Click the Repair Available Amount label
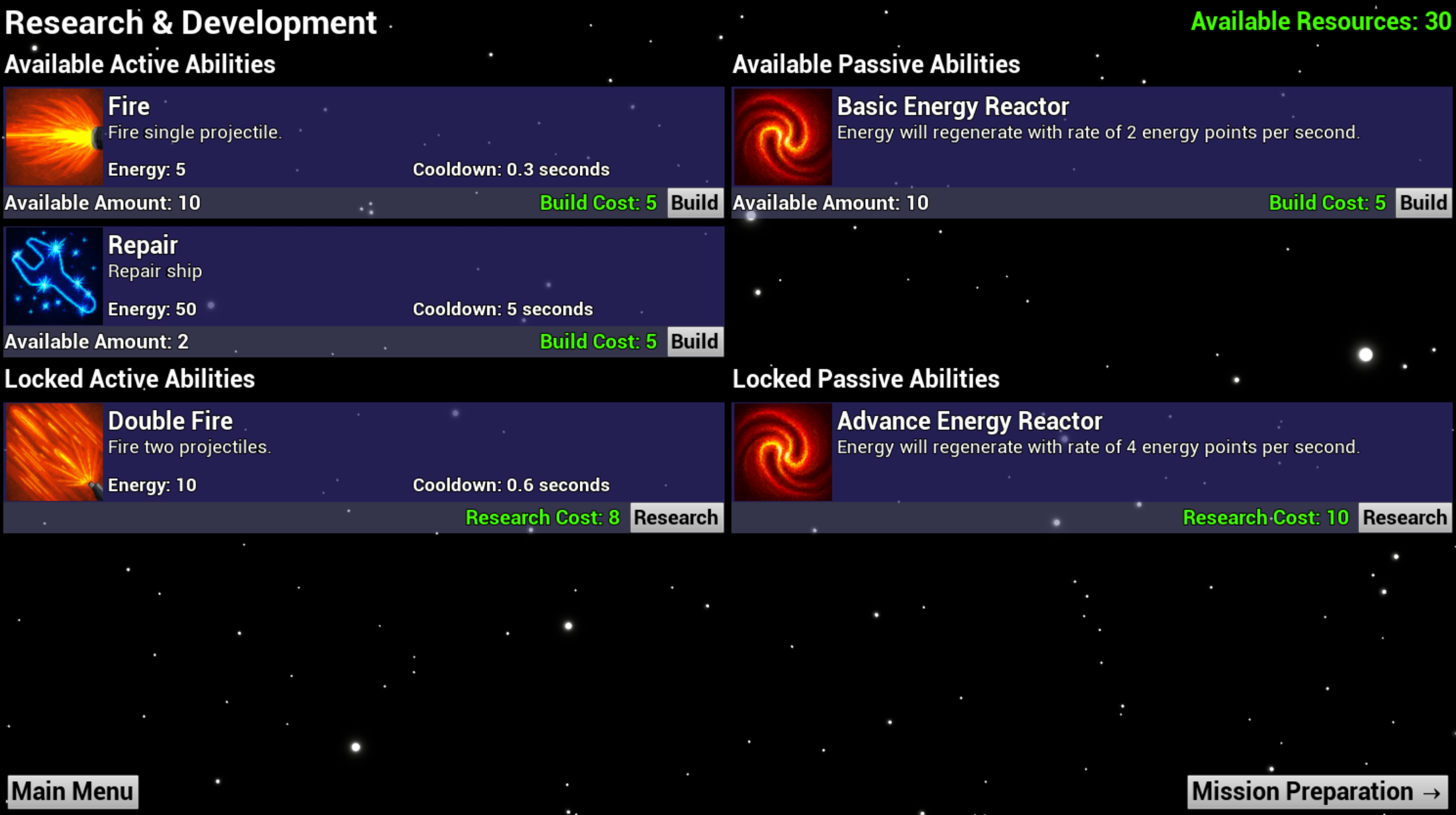The width and height of the screenshot is (1456, 815). pos(96,341)
